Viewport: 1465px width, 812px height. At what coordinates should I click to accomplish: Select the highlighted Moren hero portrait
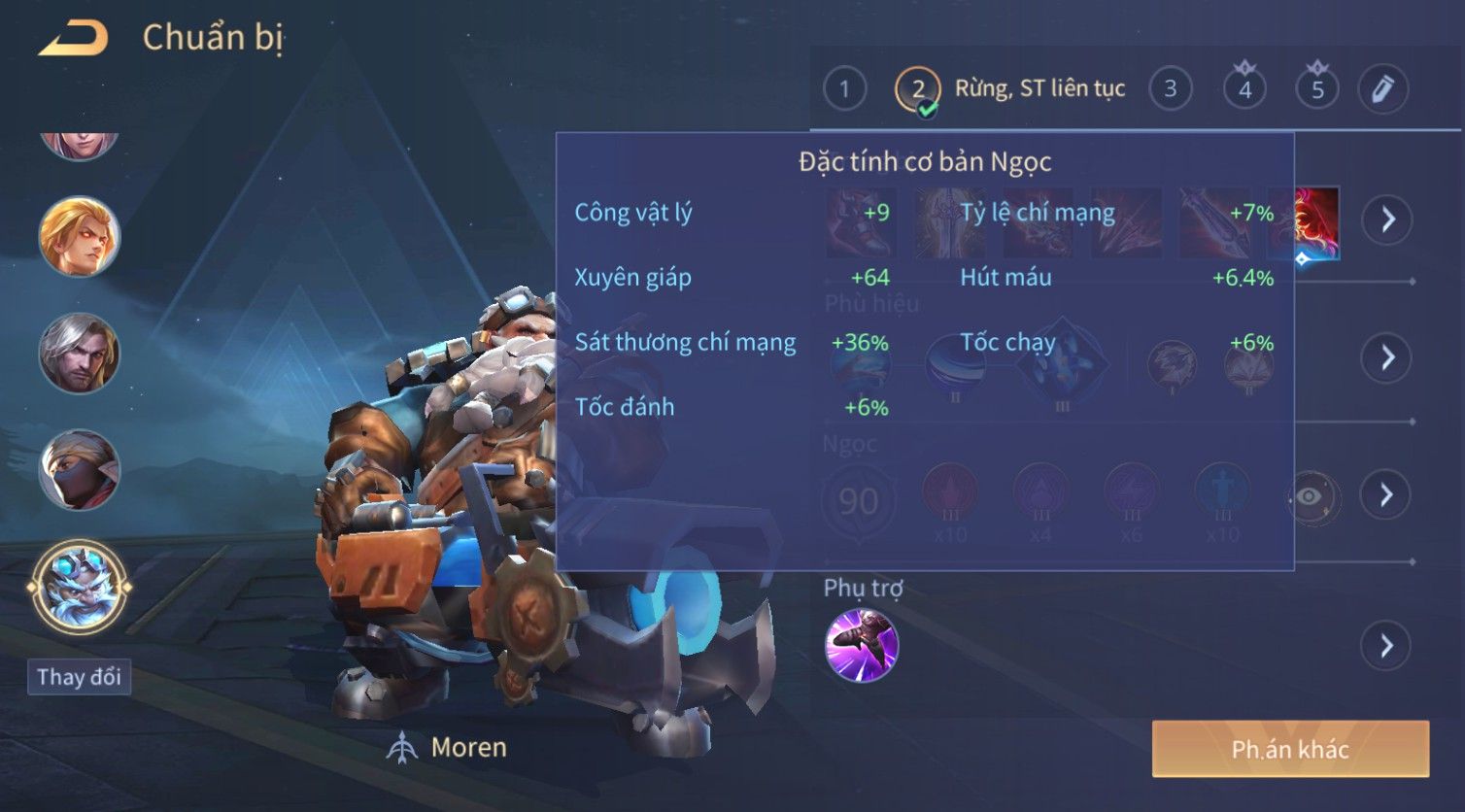[79, 588]
